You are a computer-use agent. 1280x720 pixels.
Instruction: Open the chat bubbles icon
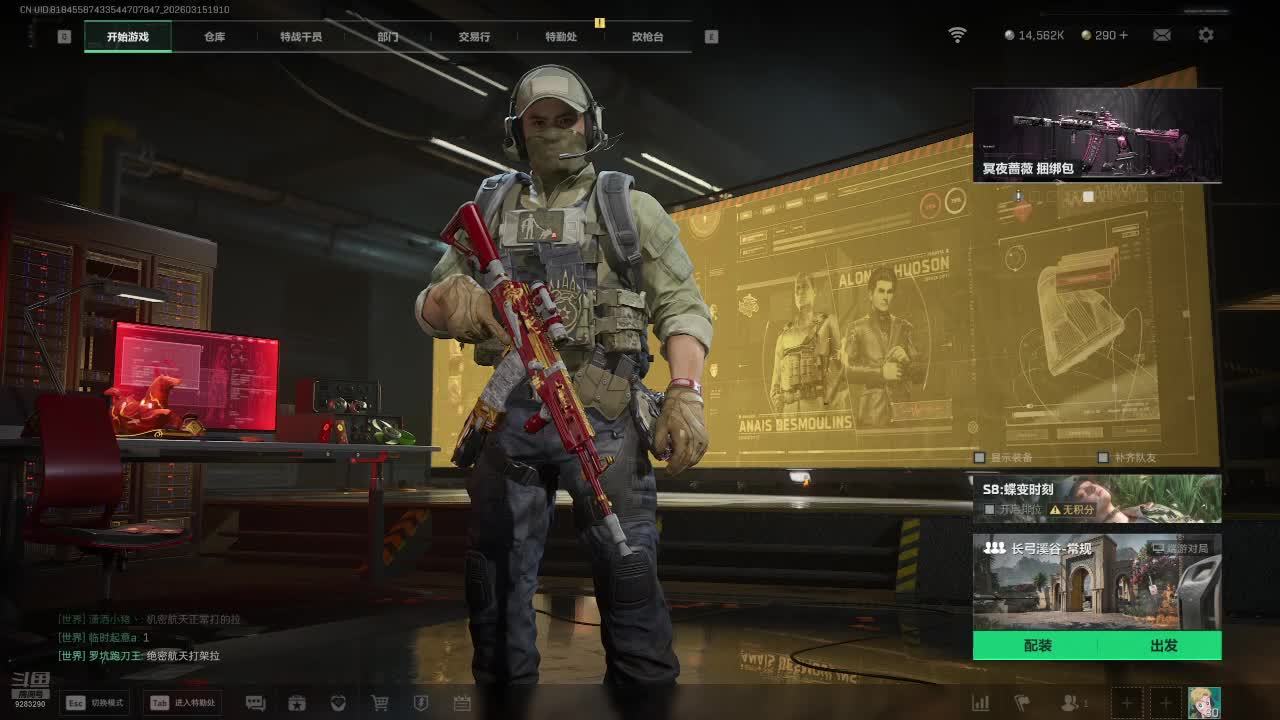(x=255, y=703)
